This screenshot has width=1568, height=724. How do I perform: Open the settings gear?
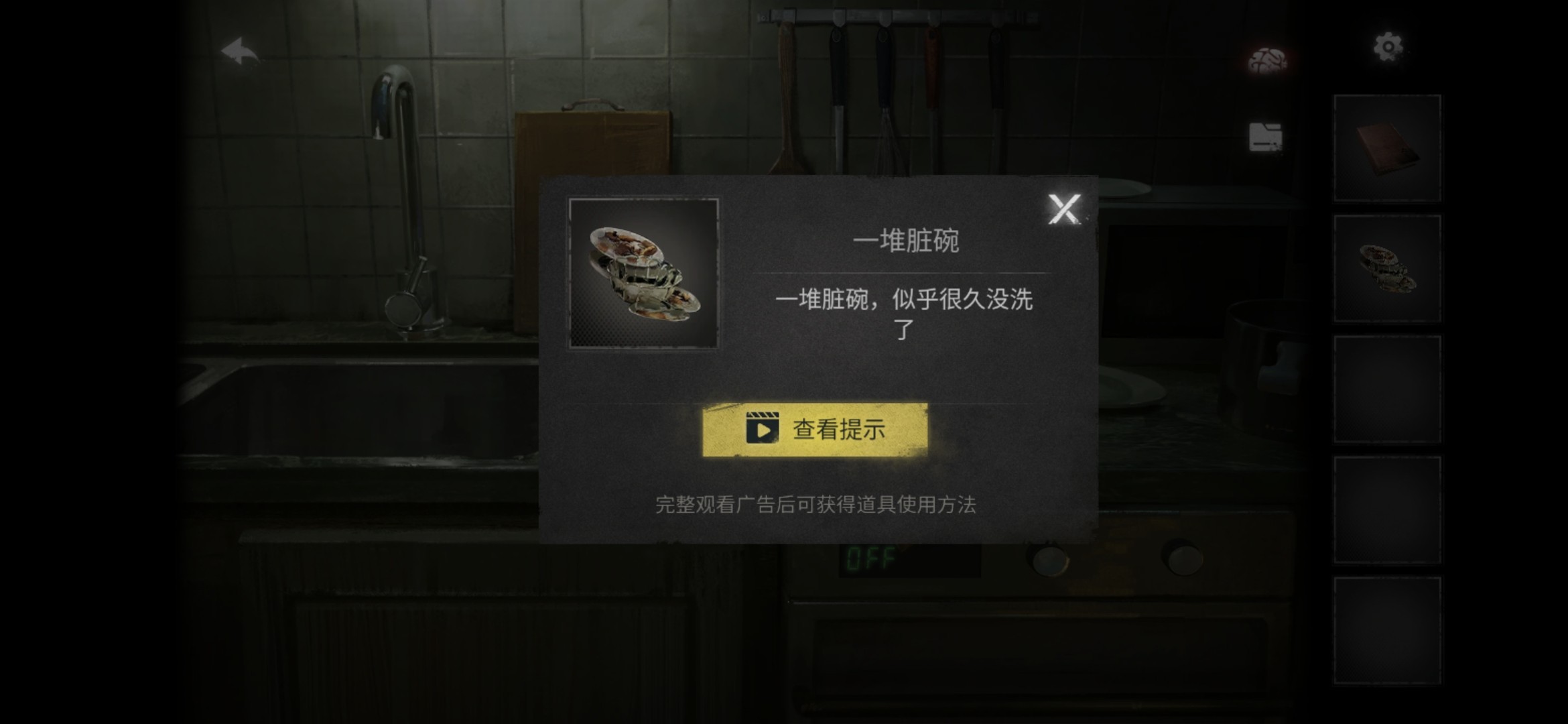1388,47
